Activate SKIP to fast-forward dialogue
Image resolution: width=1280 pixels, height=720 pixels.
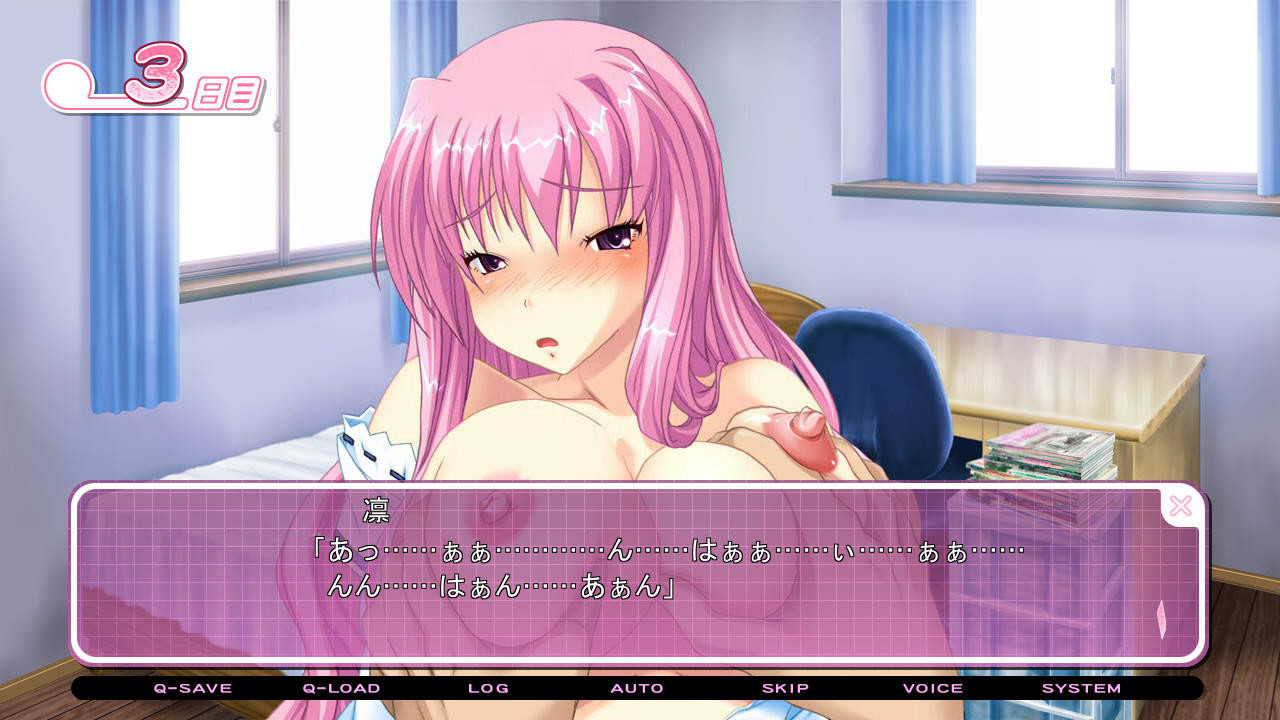(784, 688)
